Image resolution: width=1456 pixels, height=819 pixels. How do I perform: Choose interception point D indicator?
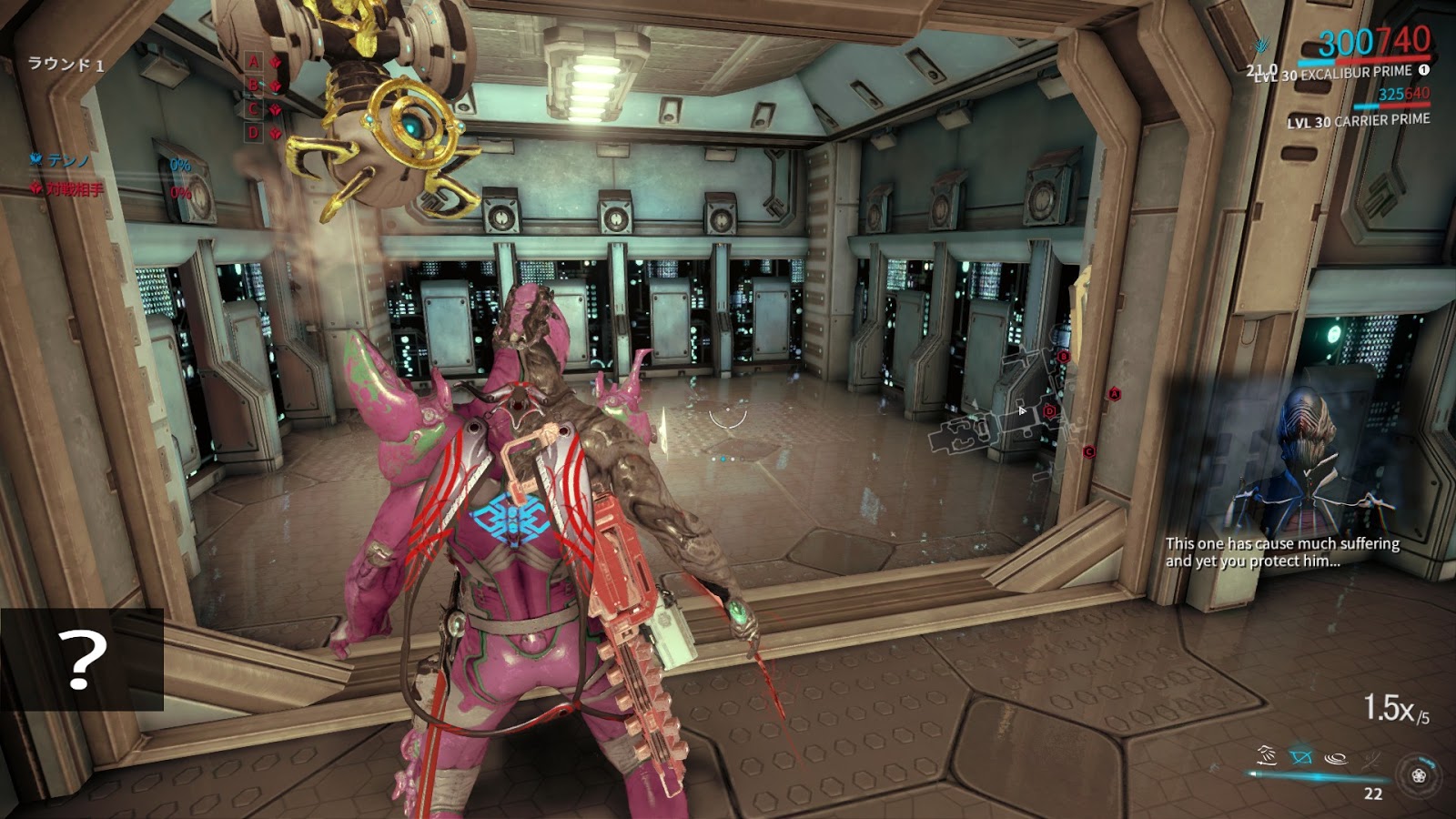[x=255, y=133]
